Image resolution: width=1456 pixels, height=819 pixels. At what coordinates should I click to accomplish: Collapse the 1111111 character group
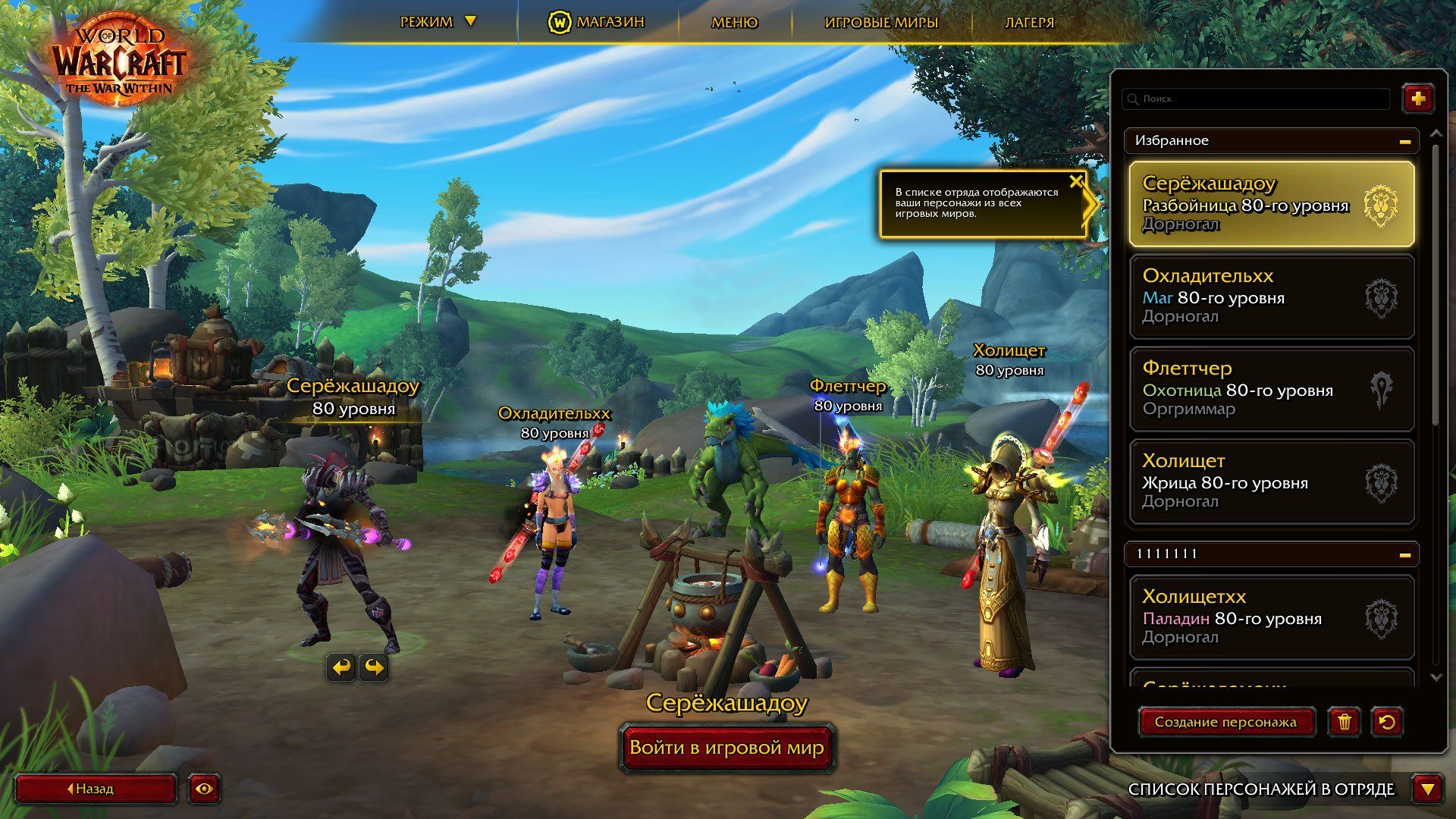1404,554
